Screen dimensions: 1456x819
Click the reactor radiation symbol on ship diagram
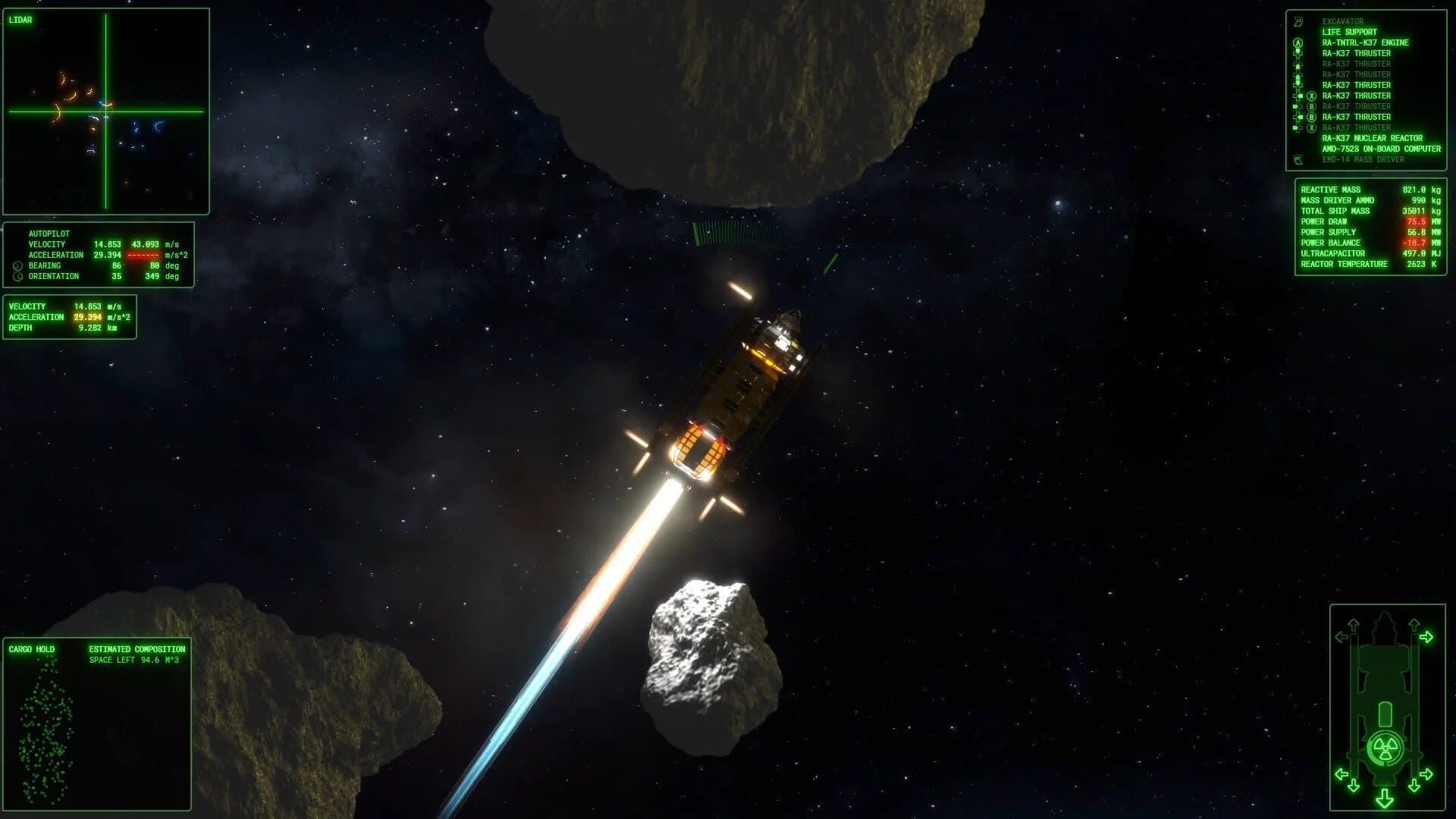[1385, 747]
